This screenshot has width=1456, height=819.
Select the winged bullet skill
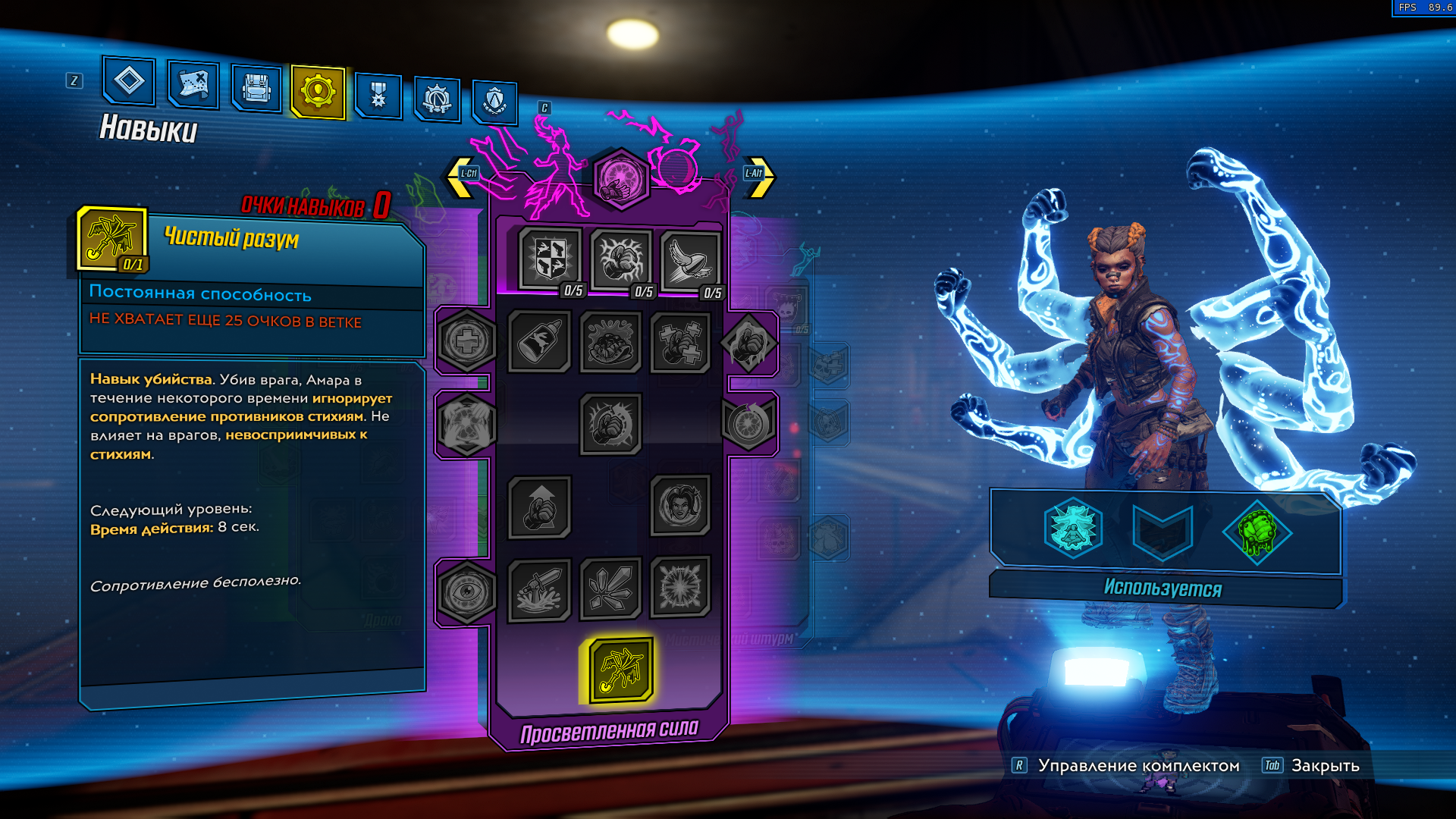690,262
